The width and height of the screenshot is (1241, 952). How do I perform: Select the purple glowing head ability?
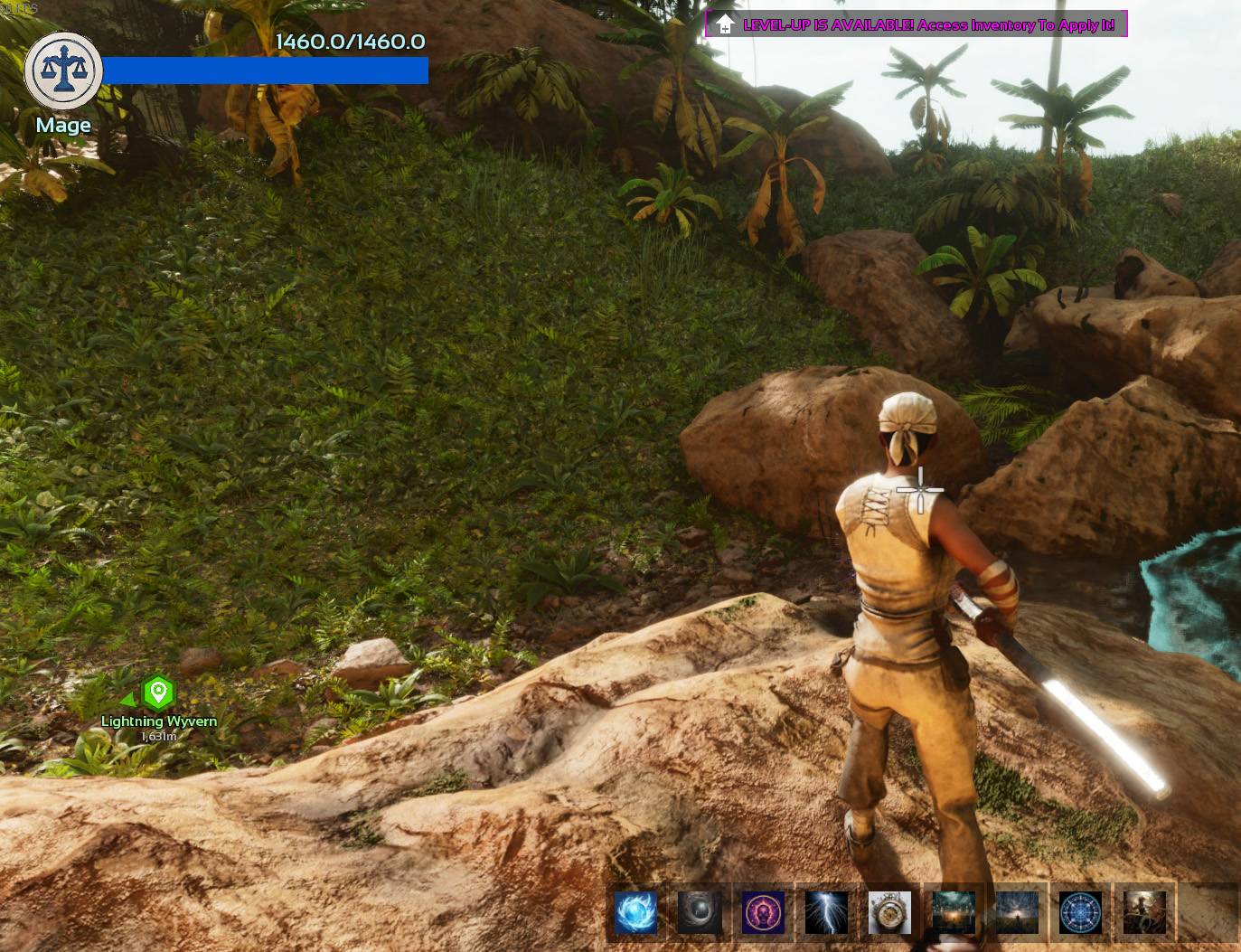(x=763, y=912)
